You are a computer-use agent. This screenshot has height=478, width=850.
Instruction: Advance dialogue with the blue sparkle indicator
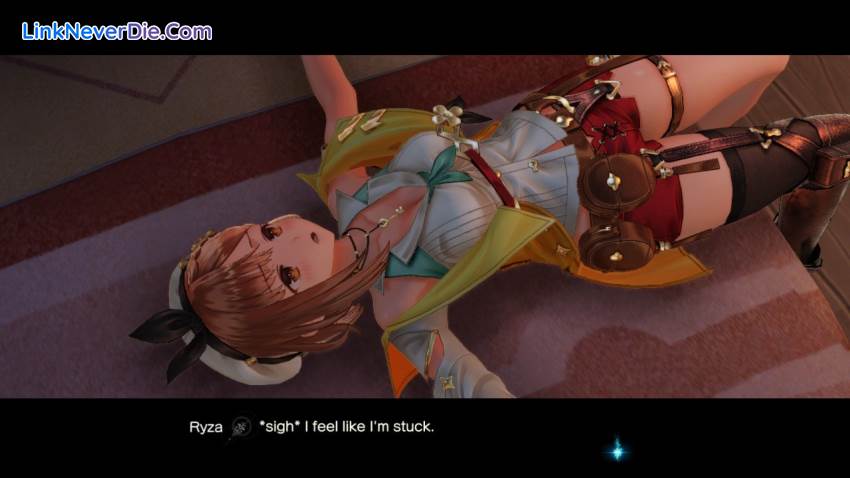pyautogui.click(x=617, y=450)
